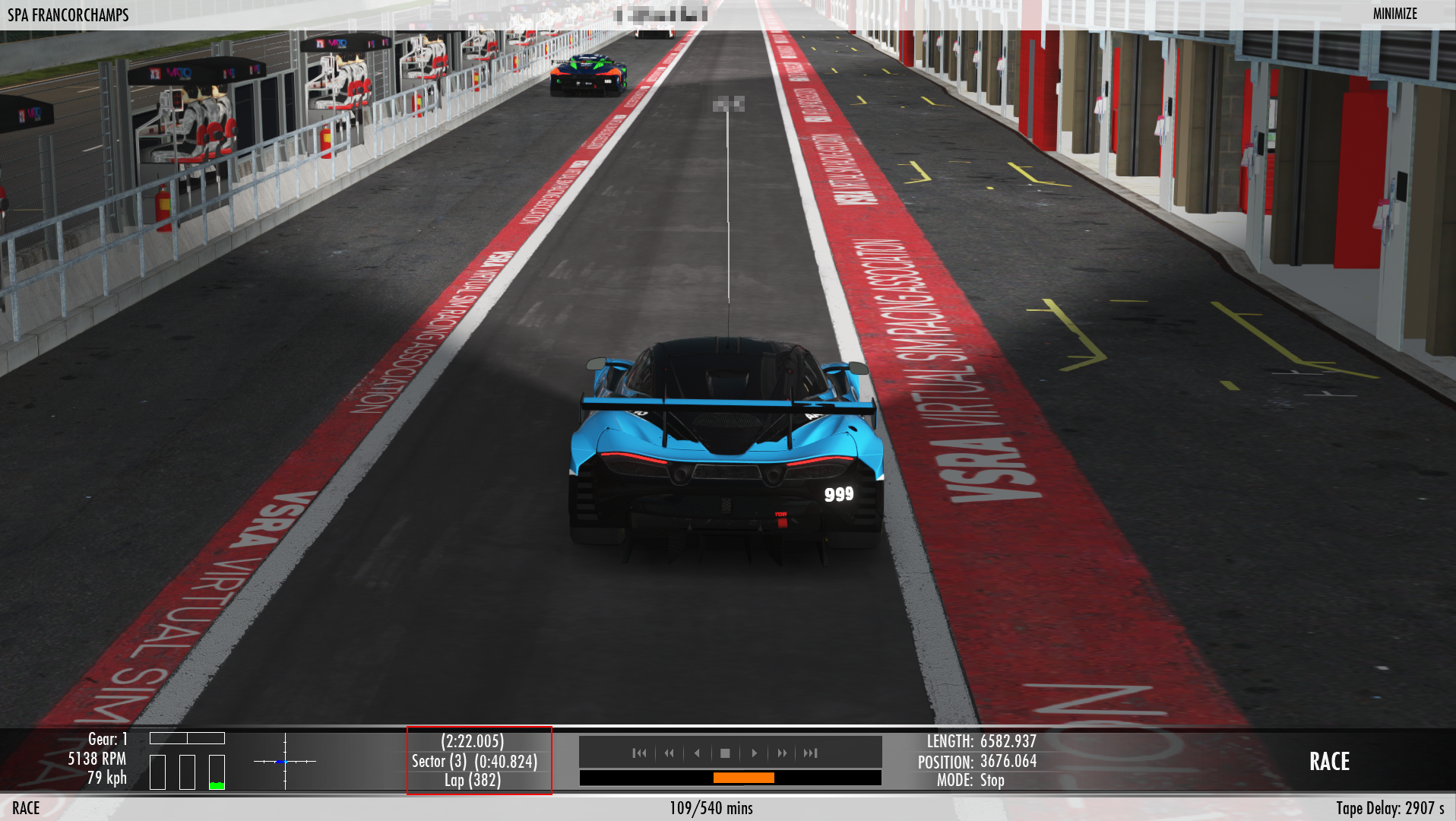The height and width of the screenshot is (821, 1456).
Task: Stop replay playback
Action: [725, 753]
